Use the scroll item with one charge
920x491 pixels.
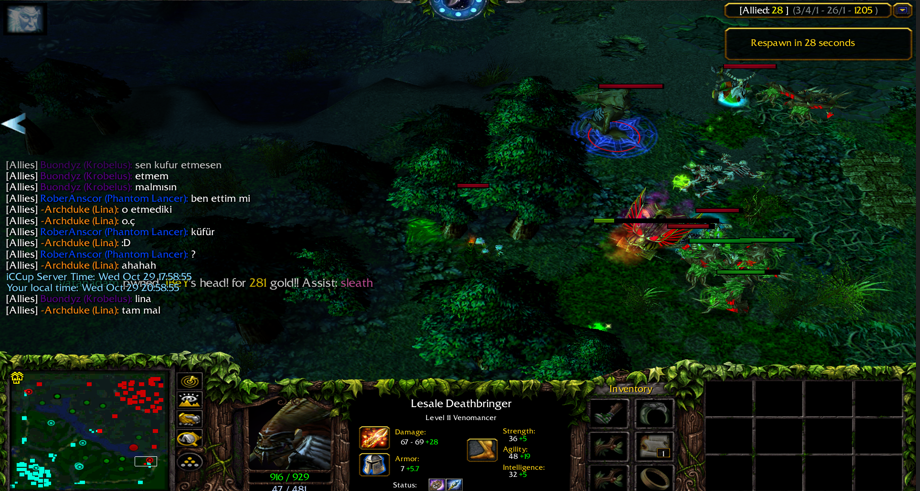point(654,446)
